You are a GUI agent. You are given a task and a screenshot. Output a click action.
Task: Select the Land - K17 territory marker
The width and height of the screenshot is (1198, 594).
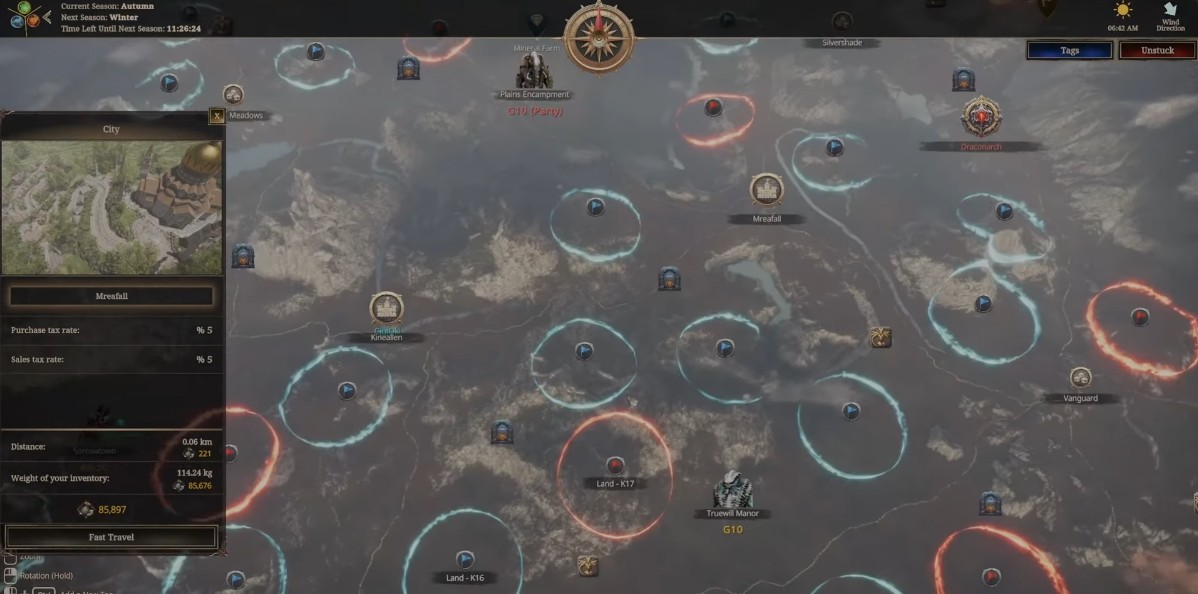(615, 464)
